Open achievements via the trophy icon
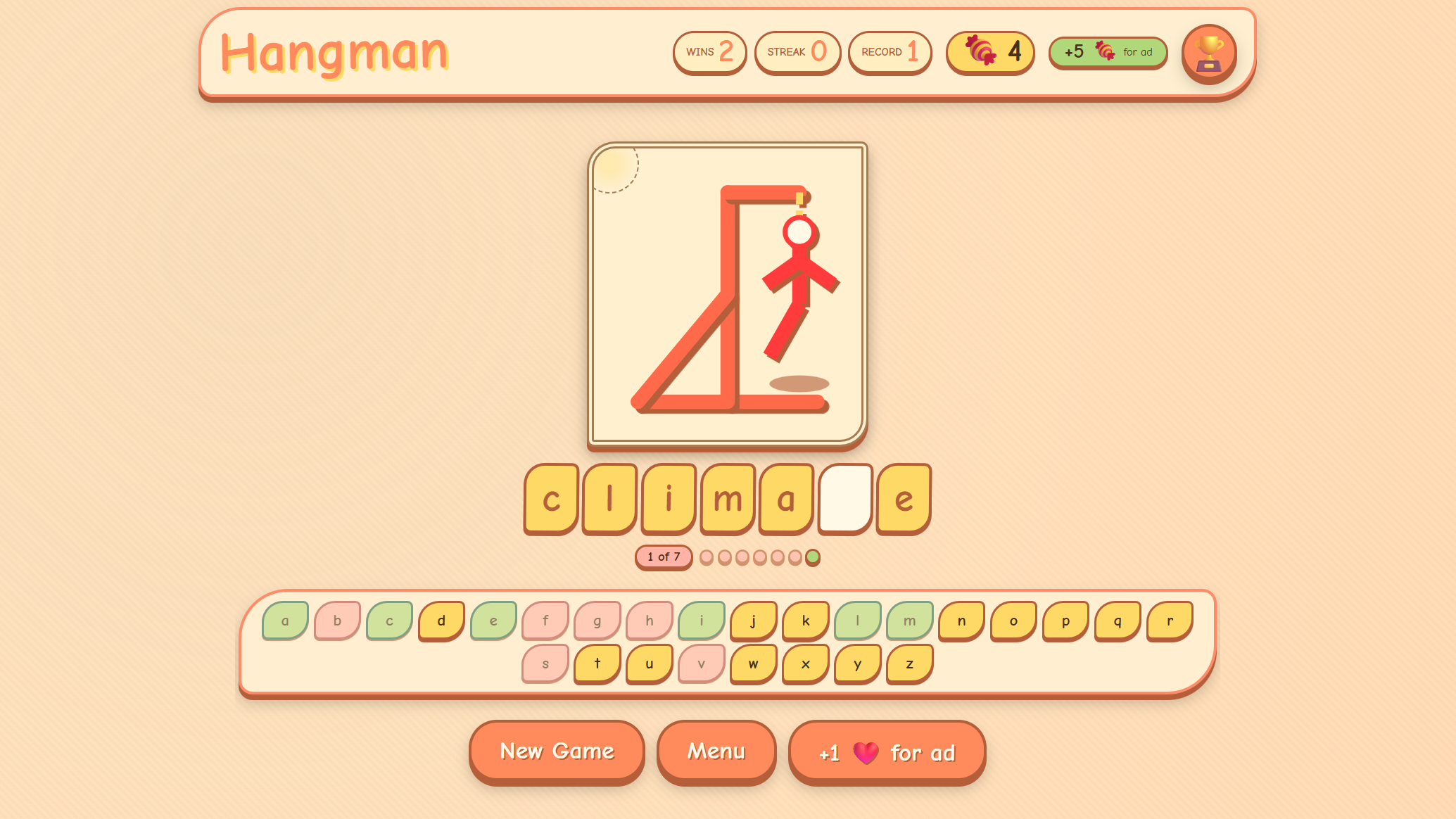The height and width of the screenshot is (819, 1456). coord(1209,52)
